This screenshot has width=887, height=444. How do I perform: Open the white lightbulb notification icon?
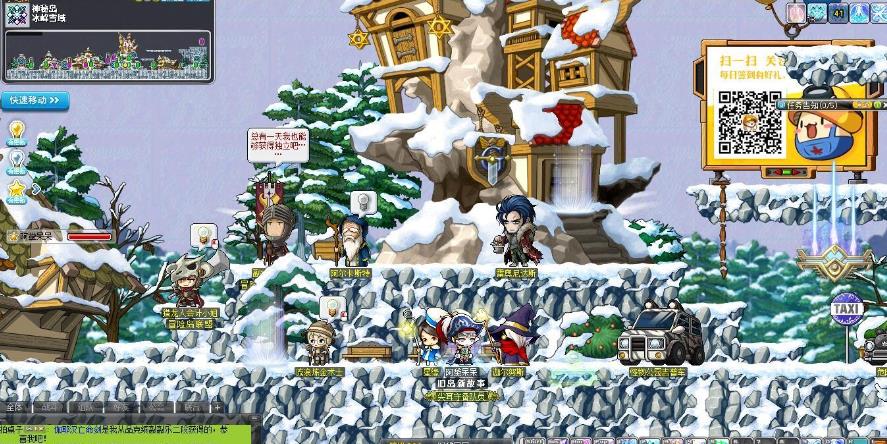17,158
